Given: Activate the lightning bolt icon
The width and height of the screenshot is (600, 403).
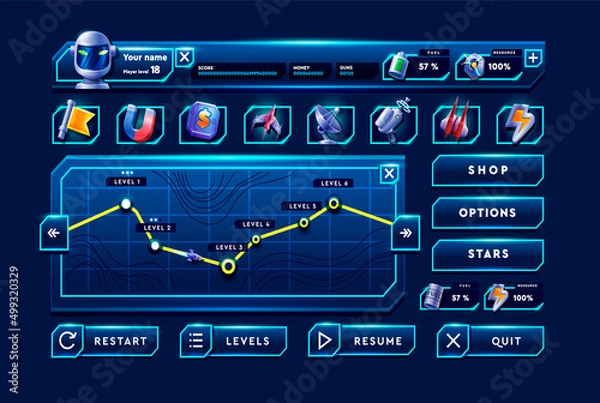Looking at the screenshot, I should pos(518,123).
